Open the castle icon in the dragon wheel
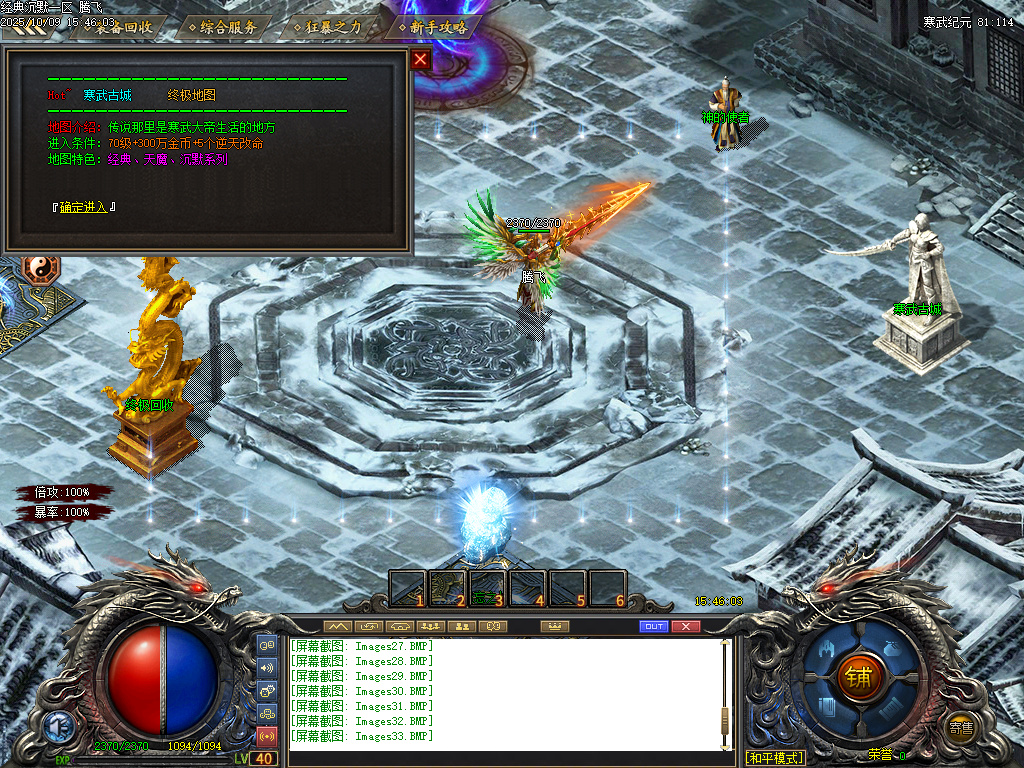This screenshot has height=768, width=1024. (827, 649)
